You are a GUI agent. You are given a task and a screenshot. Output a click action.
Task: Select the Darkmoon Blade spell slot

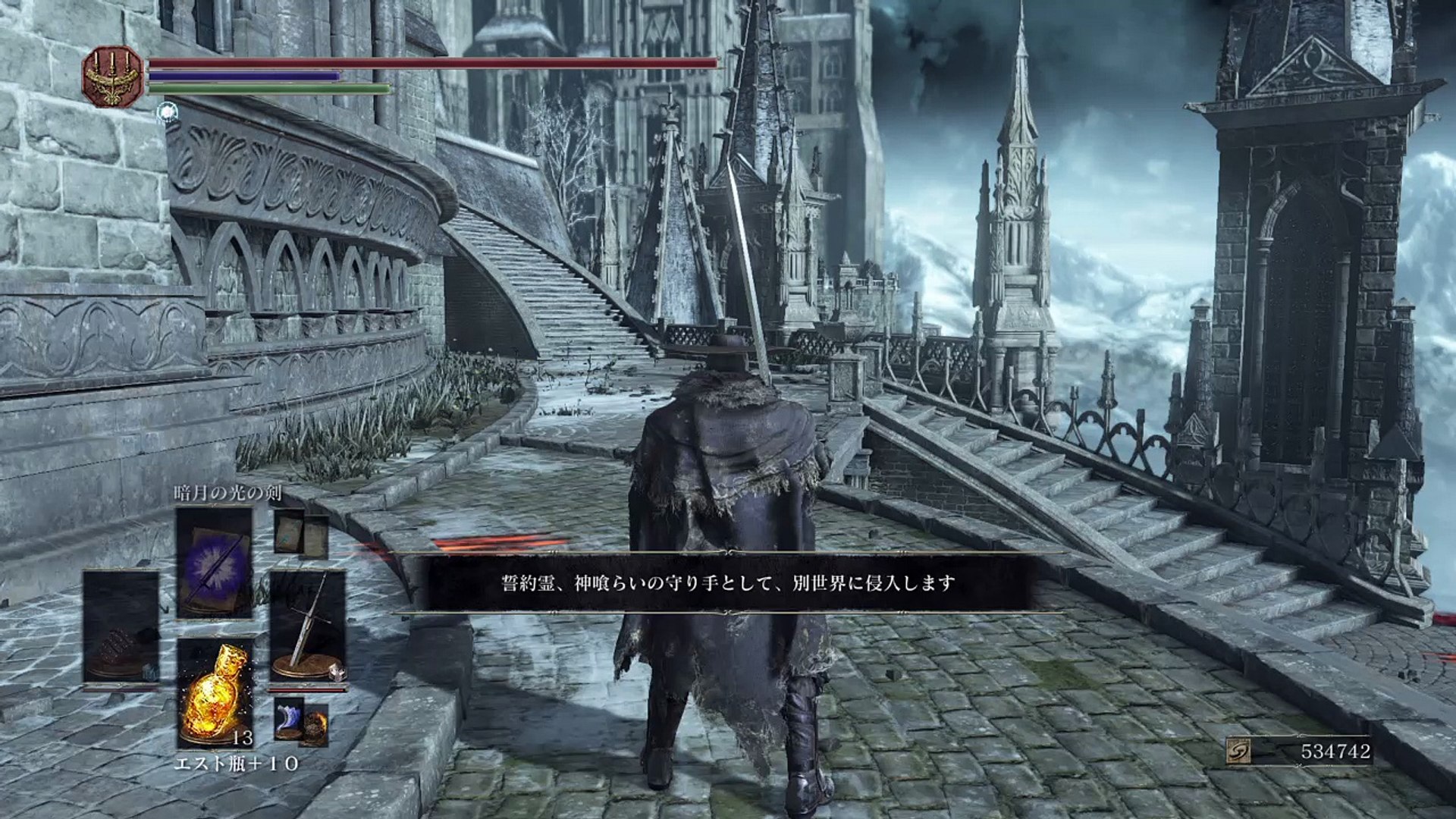(215, 562)
